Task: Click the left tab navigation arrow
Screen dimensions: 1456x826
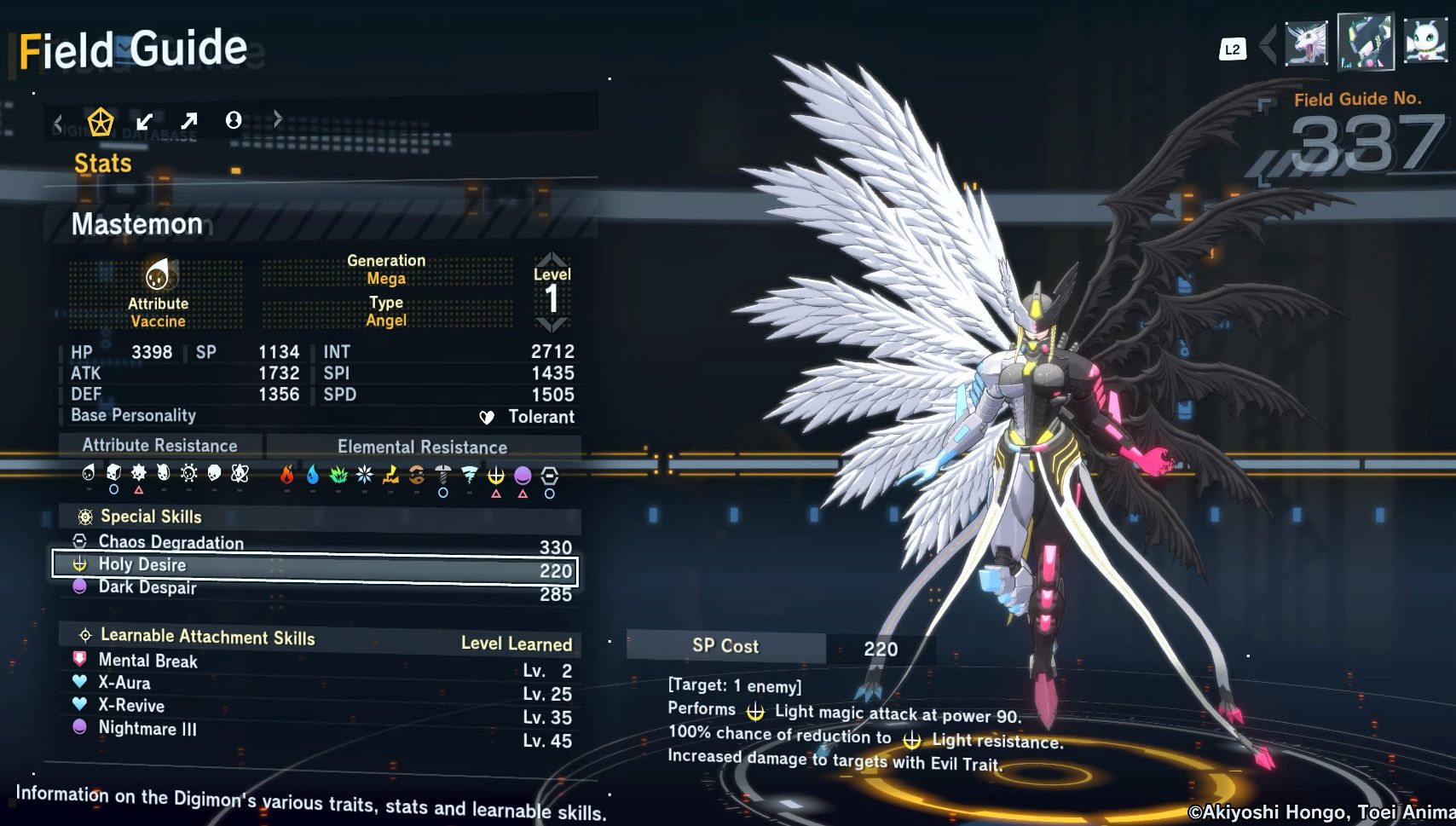Action: [58, 124]
